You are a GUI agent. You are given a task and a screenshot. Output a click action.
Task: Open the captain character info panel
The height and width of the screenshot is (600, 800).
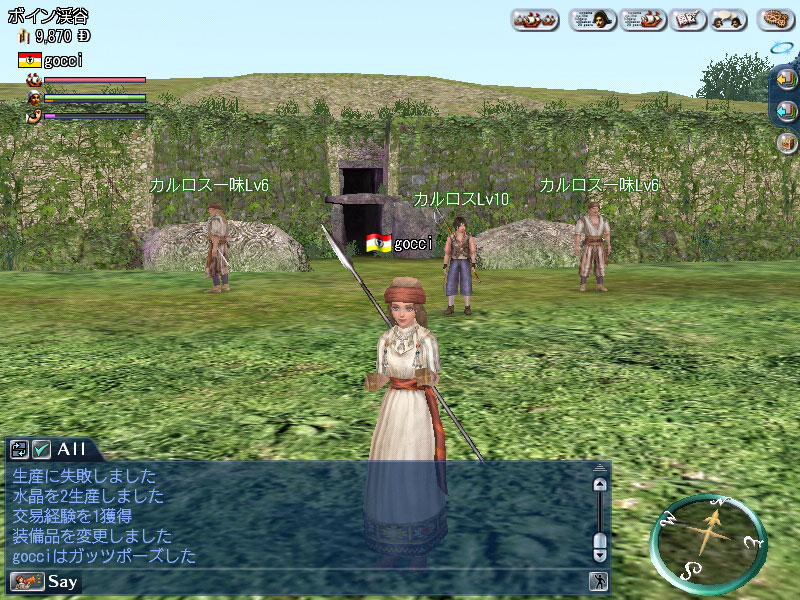pyautogui.click(x=593, y=19)
